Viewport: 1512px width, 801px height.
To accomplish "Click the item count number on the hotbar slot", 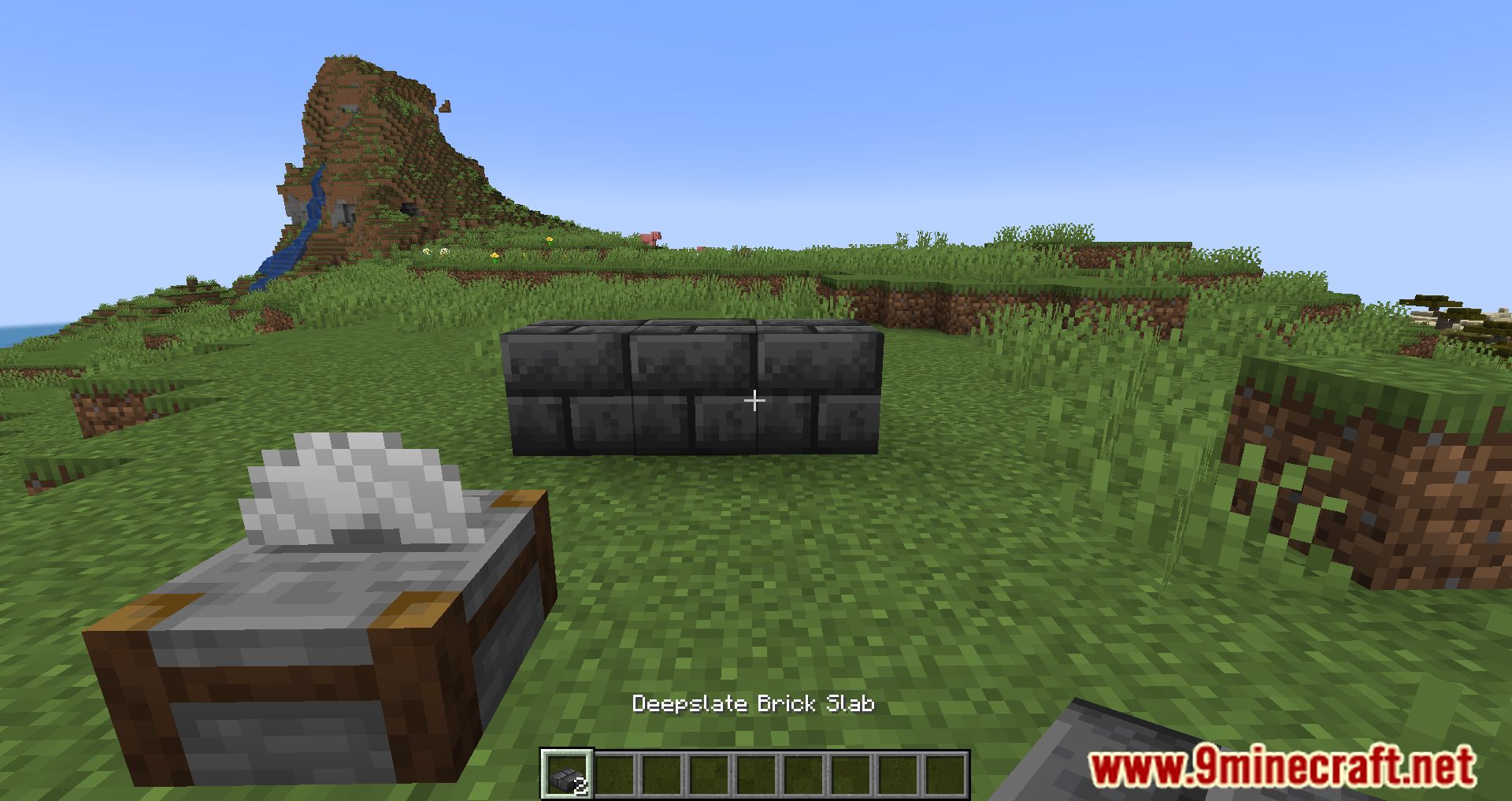I will coord(582,786).
